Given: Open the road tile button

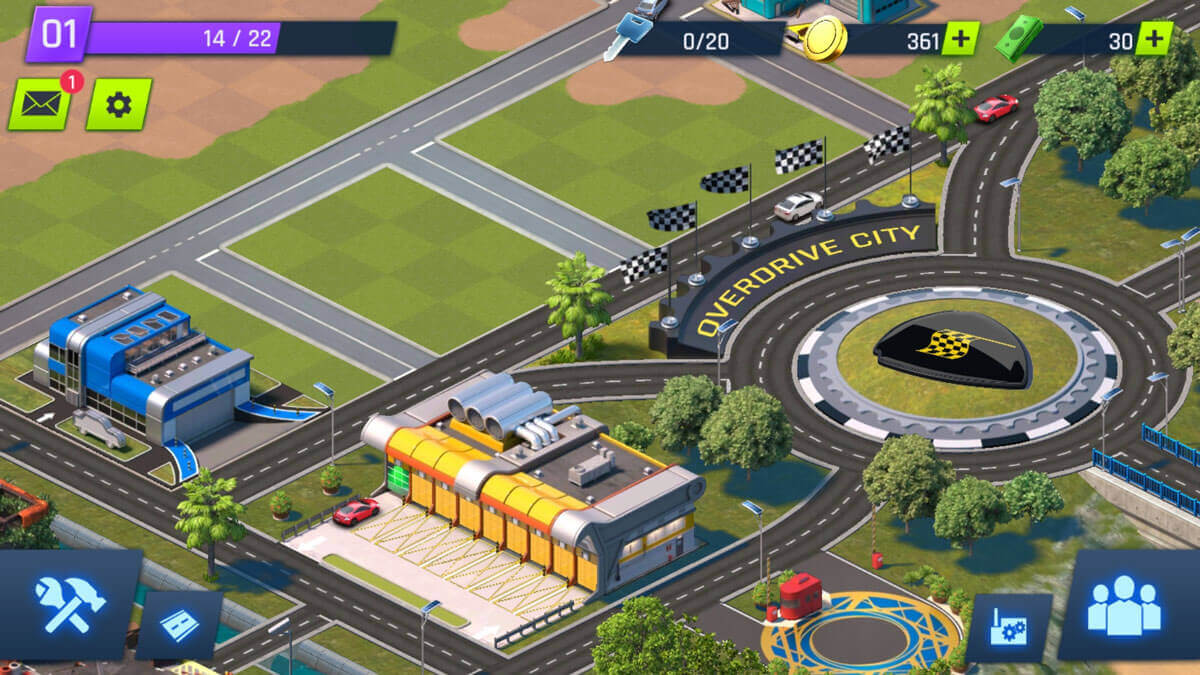Looking at the screenshot, I should point(180,626).
